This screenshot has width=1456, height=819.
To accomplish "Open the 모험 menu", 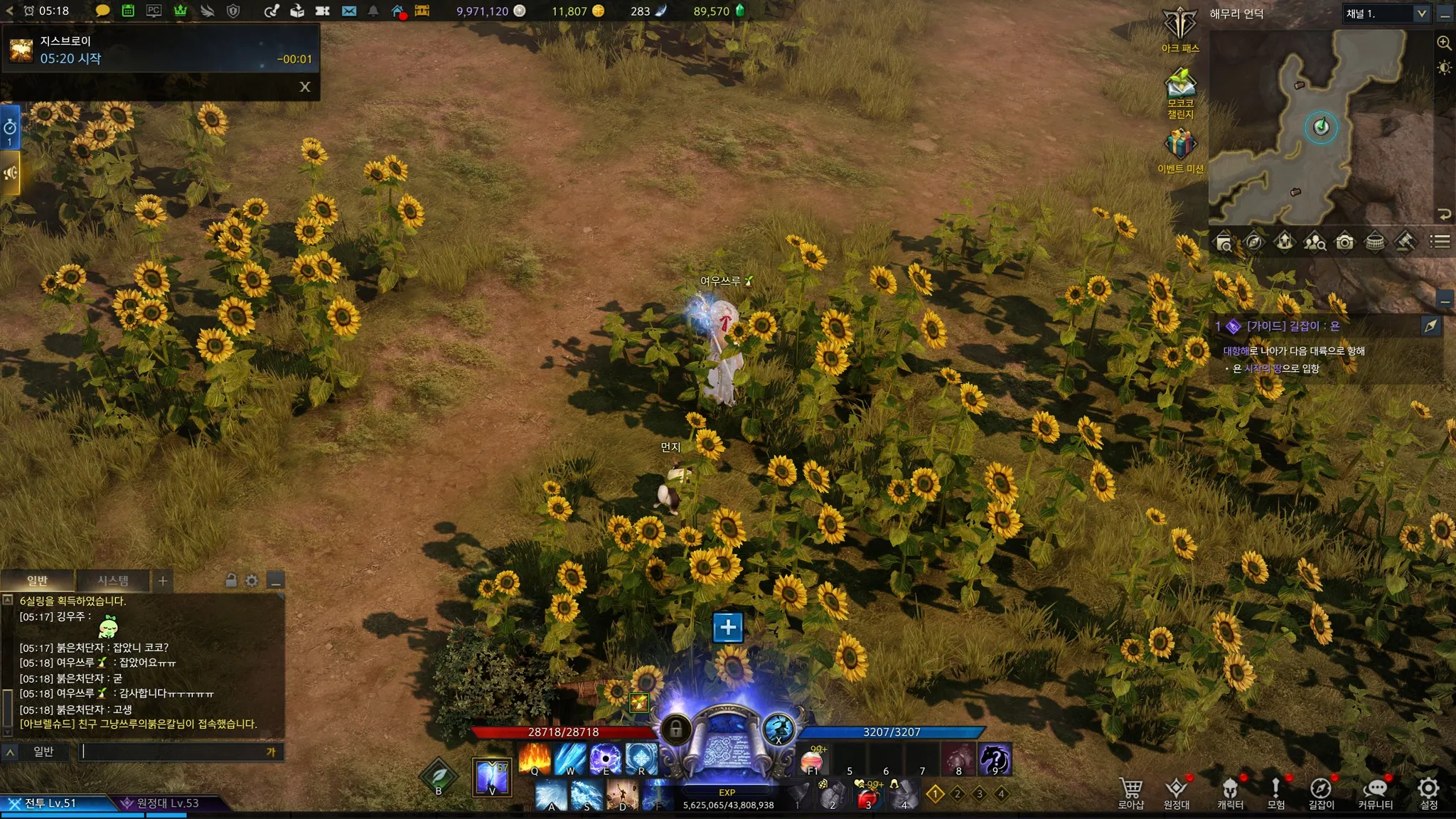I will [1275, 791].
